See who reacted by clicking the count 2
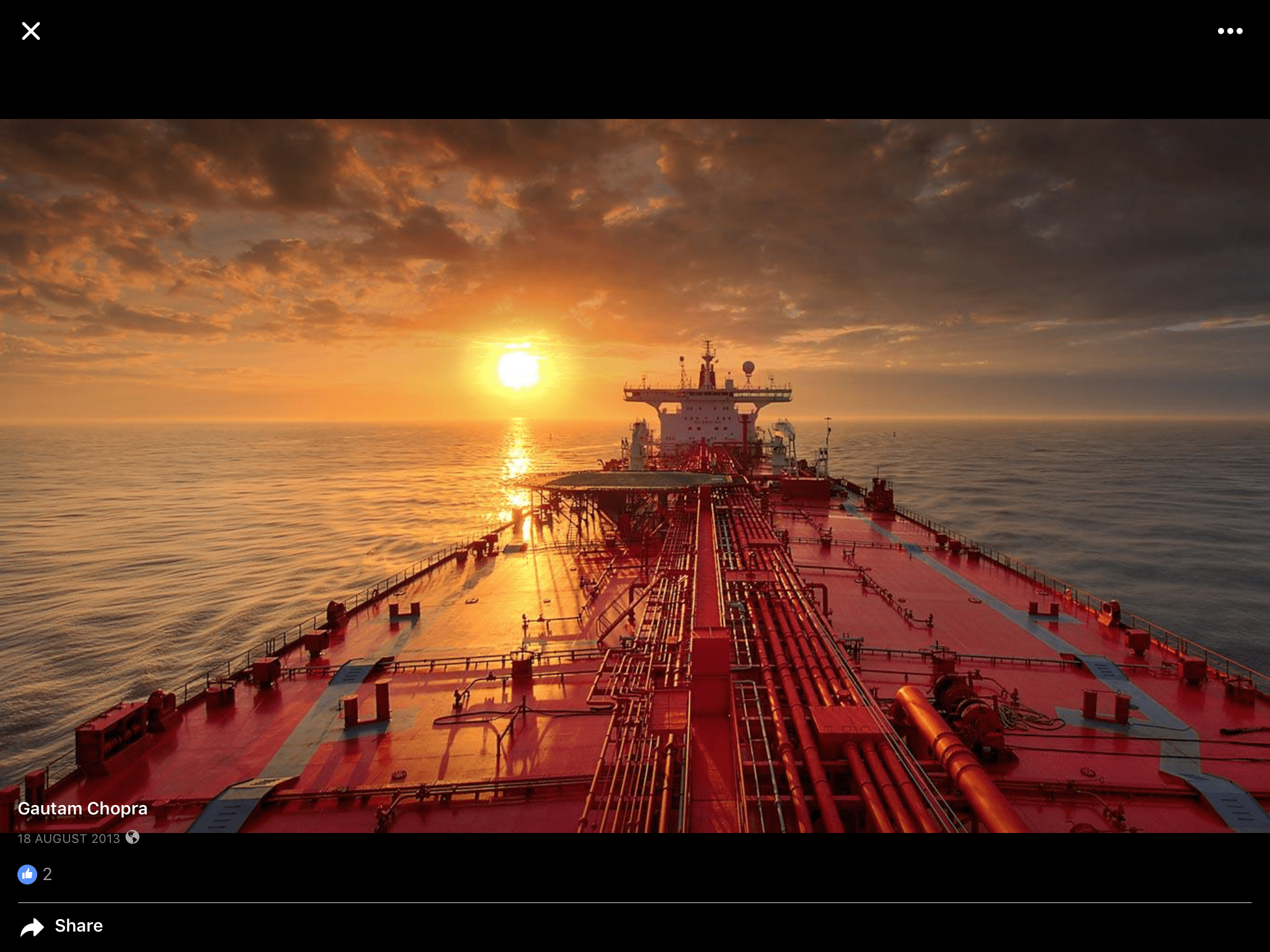This screenshot has height=952, width=1270. 47,874
